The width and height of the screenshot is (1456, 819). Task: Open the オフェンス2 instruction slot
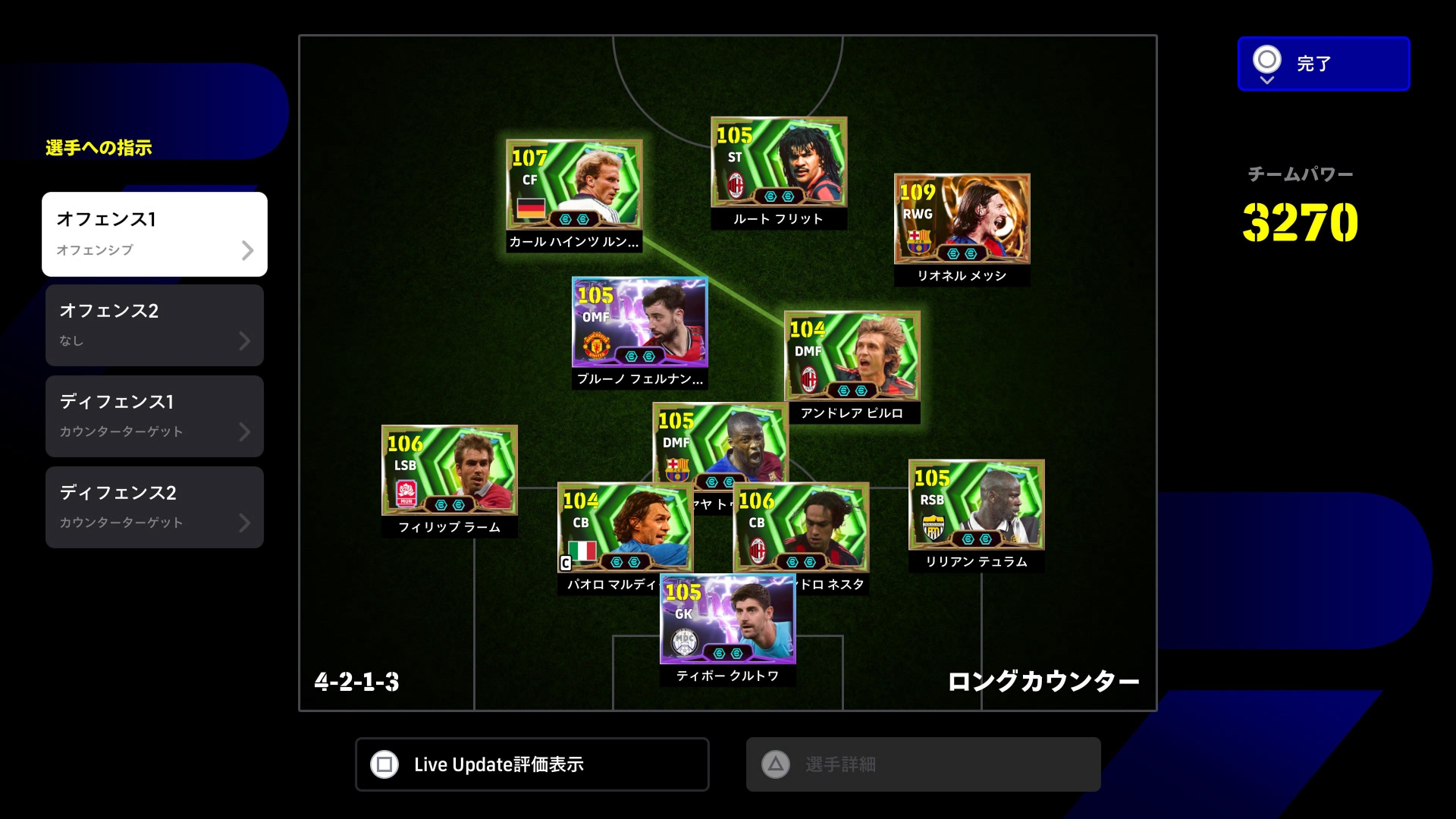155,325
